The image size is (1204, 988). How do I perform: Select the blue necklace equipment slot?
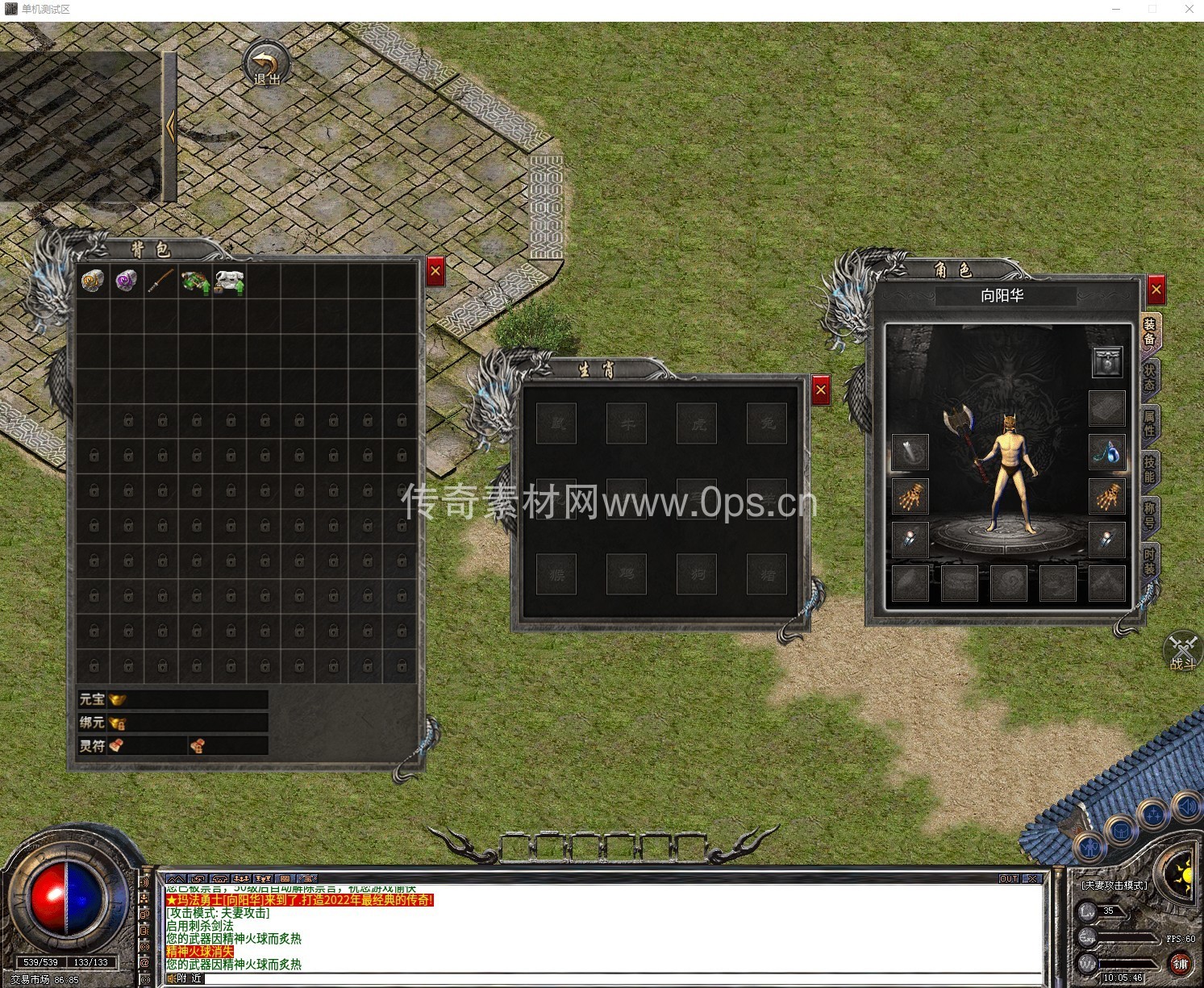(x=1107, y=452)
